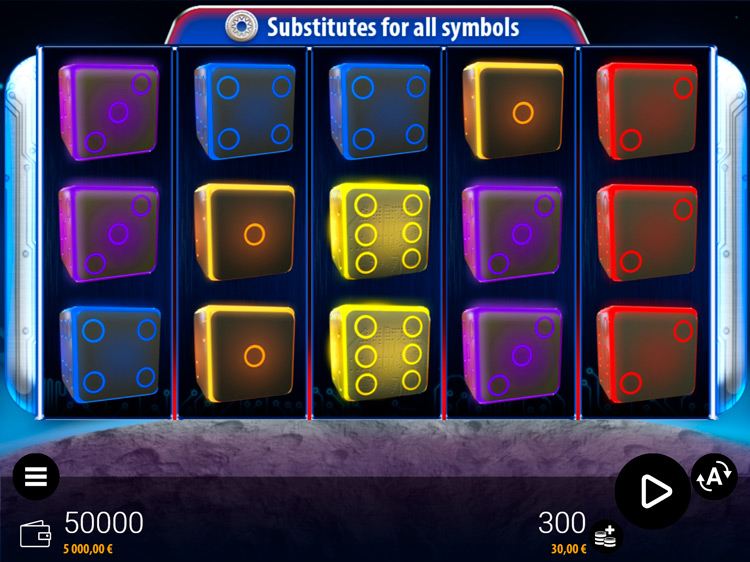Open the hamburger menu

pyautogui.click(x=36, y=477)
